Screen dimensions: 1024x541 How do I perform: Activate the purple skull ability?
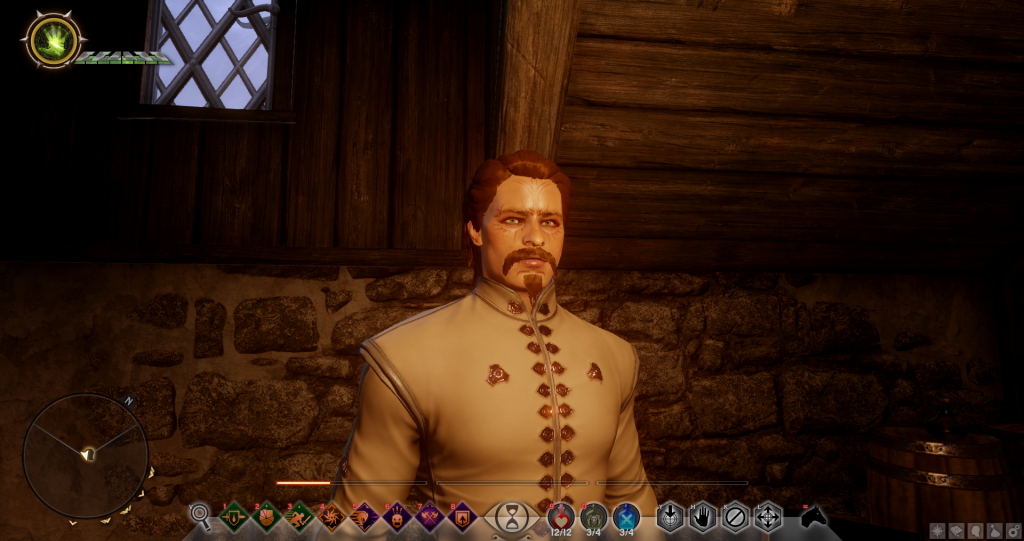point(396,517)
